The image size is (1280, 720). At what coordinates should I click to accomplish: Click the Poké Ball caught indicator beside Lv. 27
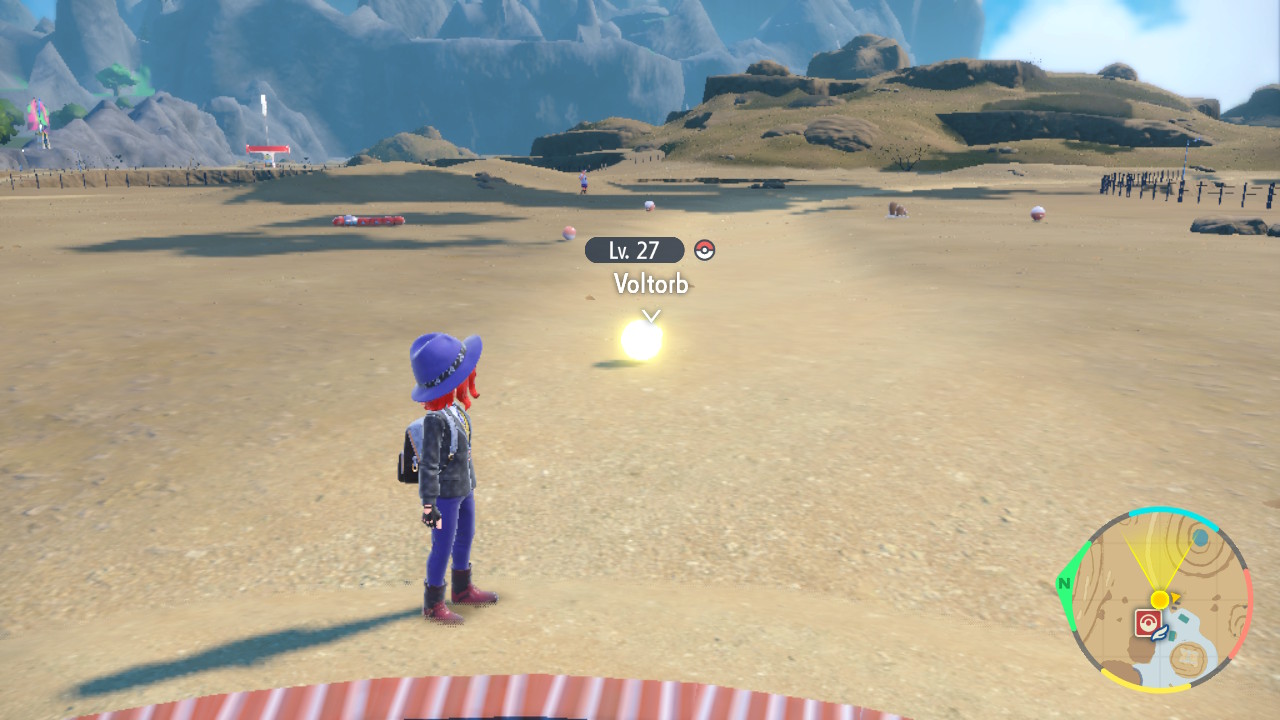pos(704,250)
